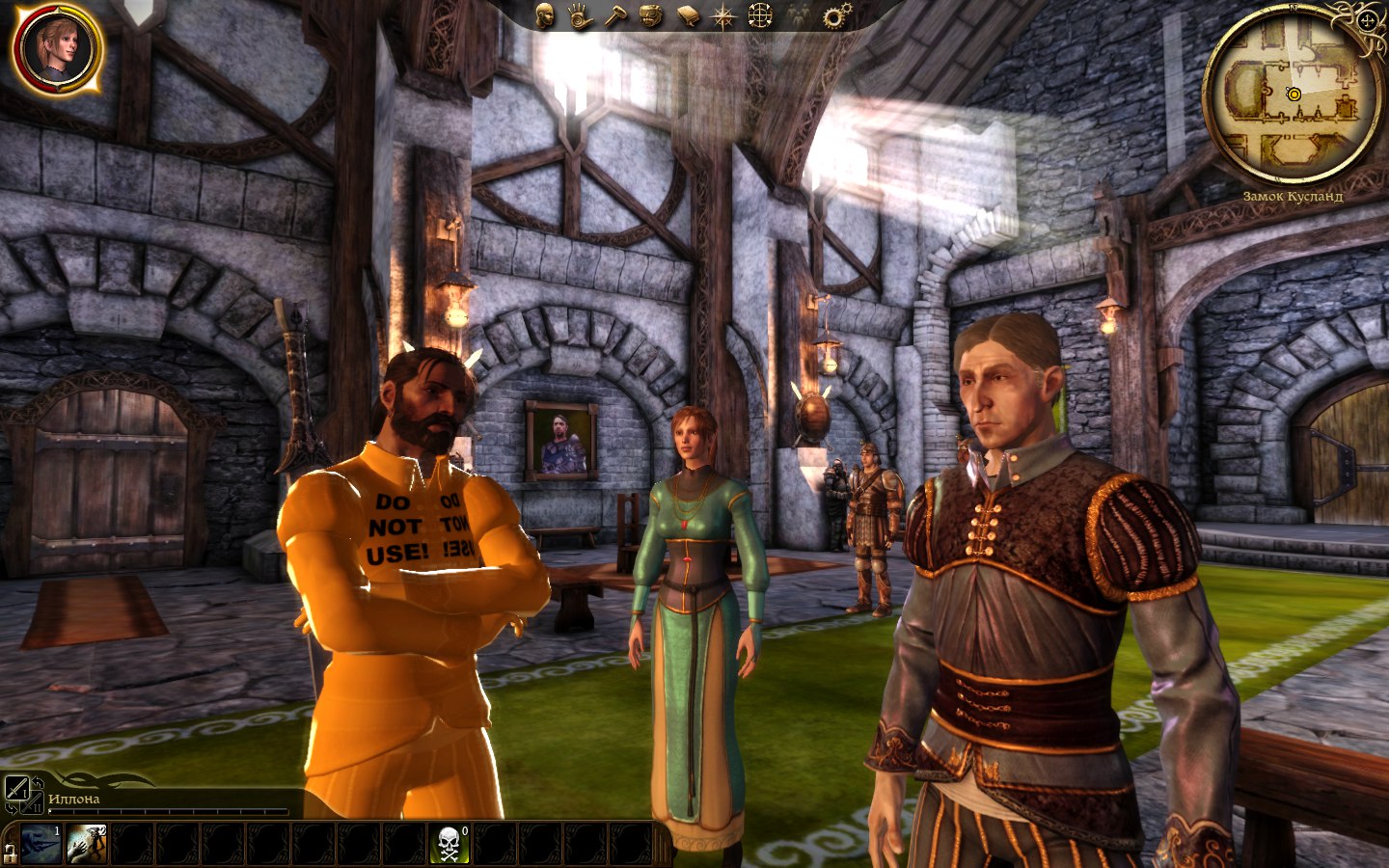Open the backpack inventory icon
Image resolution: width=1389 pixels, height=868 pixels.
click(652, 15)
